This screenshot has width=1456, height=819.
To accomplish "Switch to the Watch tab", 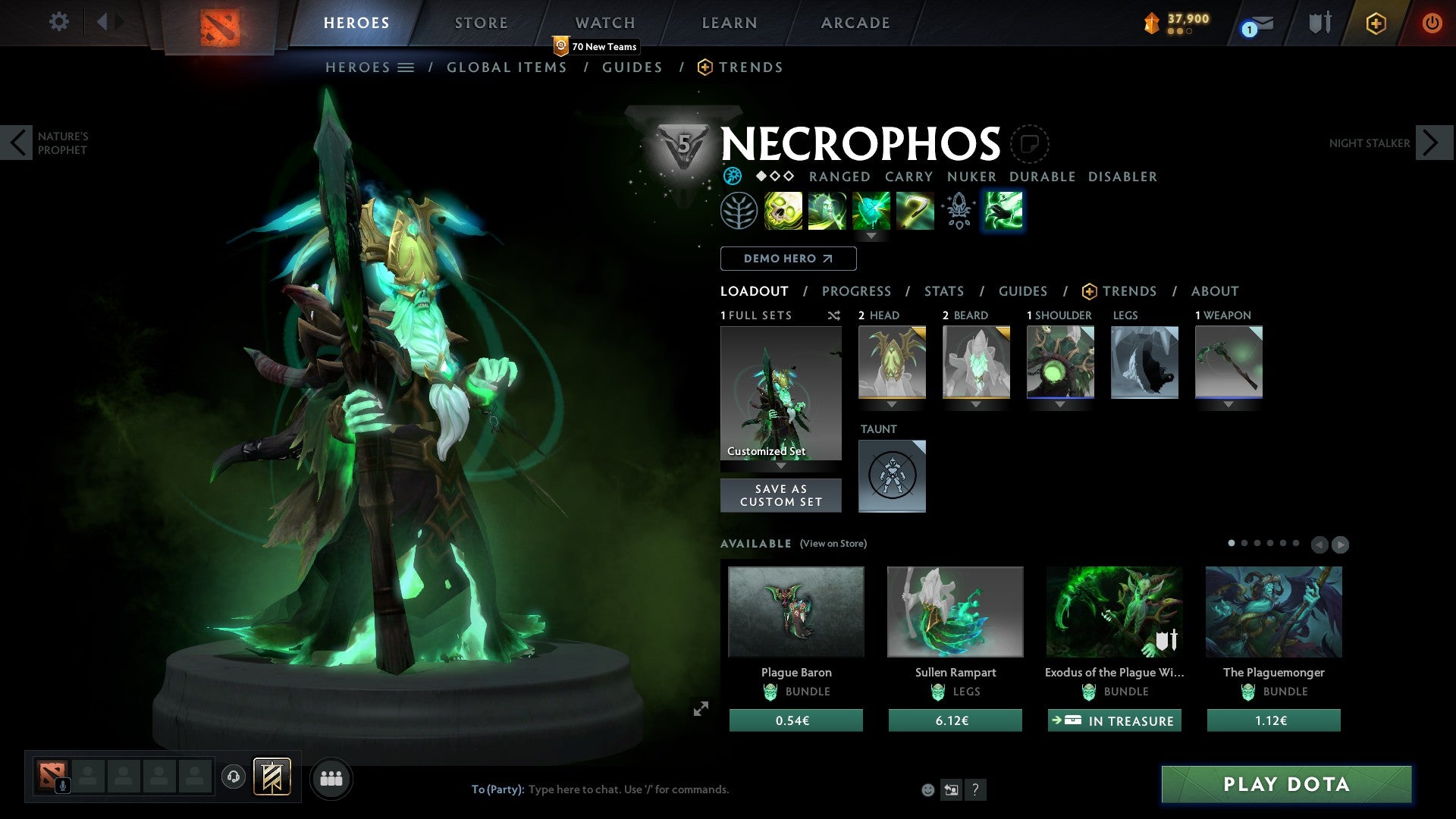I will pyautogui.click(x=604, y=23).
